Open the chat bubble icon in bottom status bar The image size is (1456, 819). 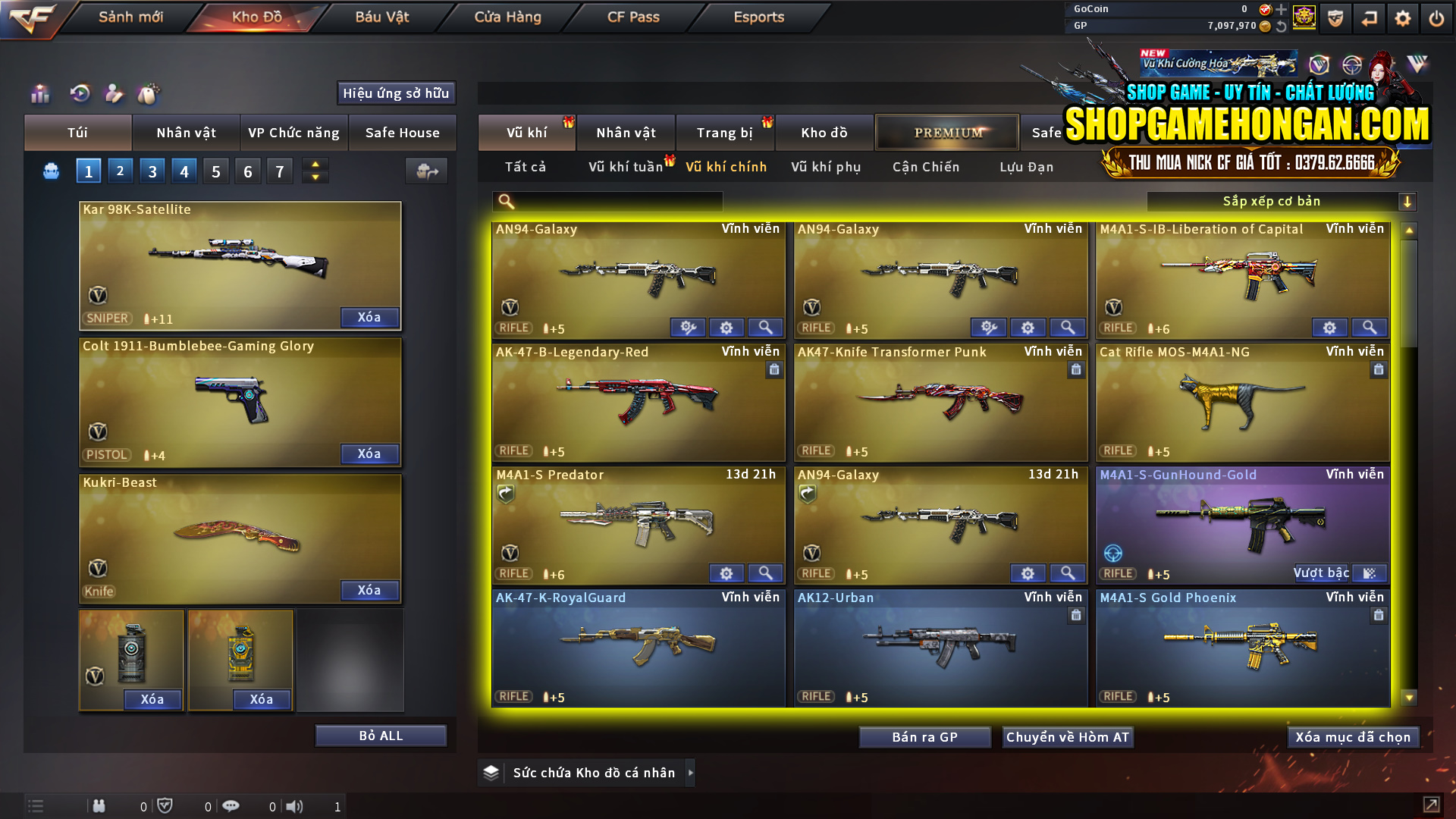point(231,806)
